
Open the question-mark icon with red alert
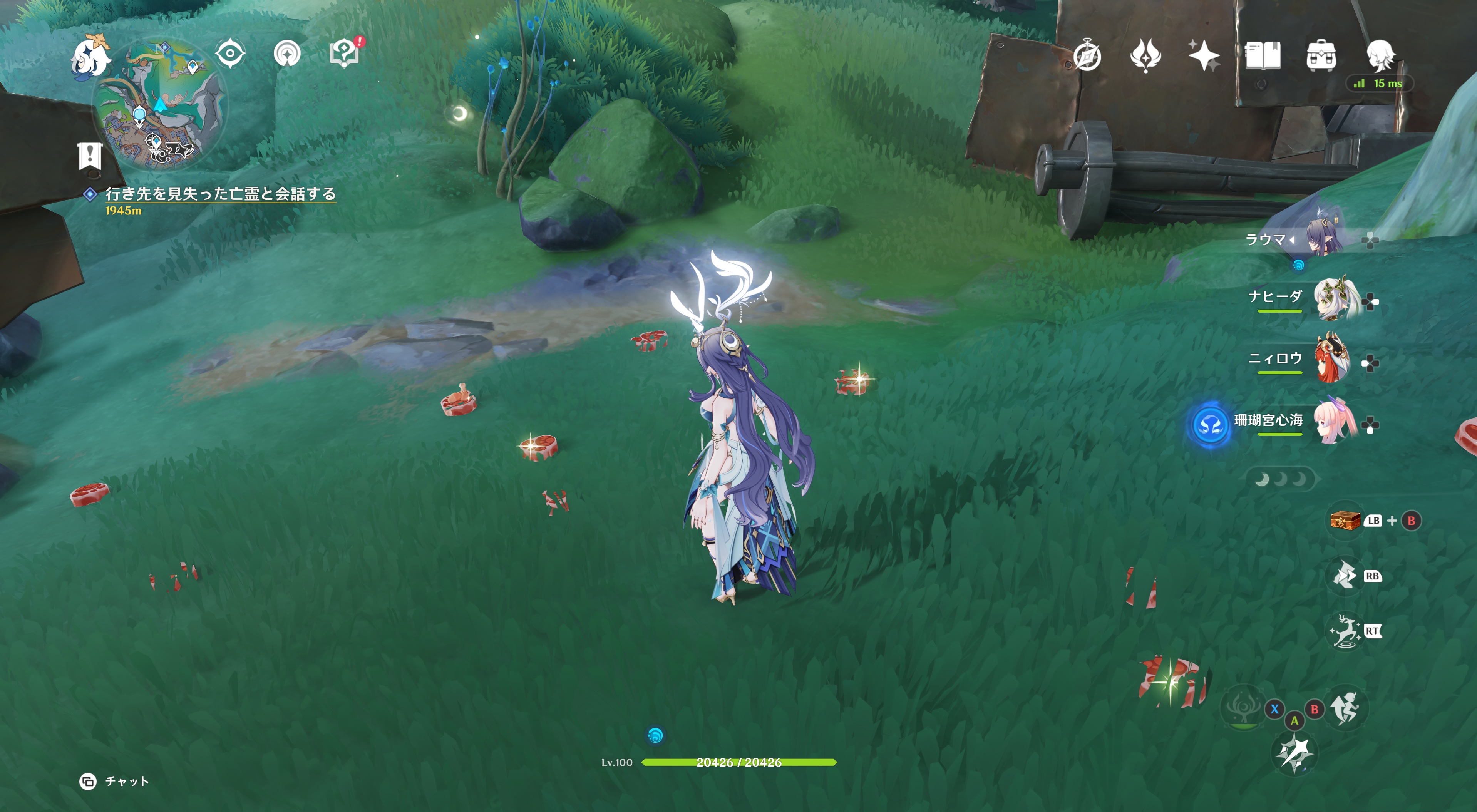[x=344, y=54]
